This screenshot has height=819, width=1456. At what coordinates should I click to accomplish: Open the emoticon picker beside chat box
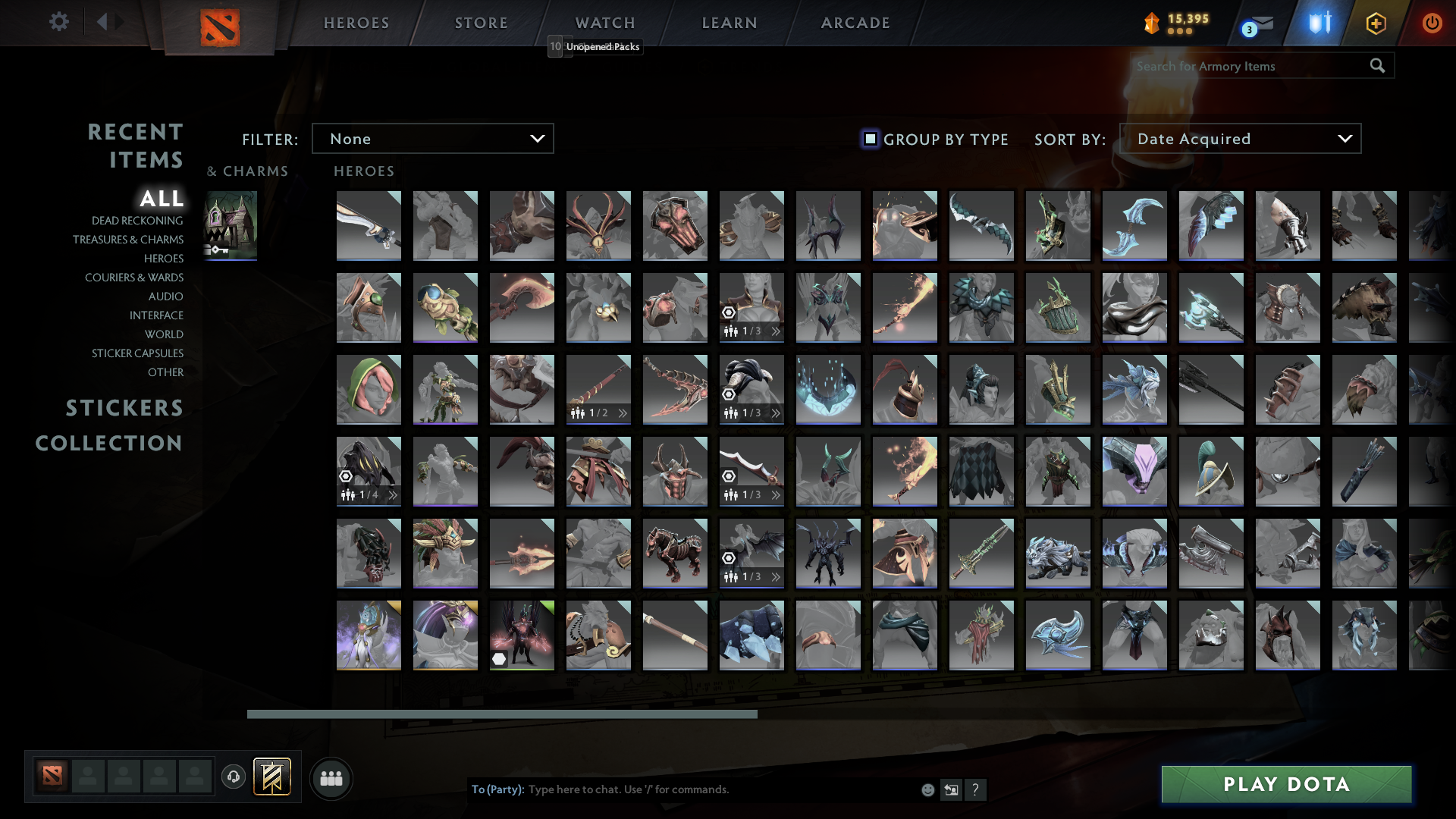coord(927,789)
